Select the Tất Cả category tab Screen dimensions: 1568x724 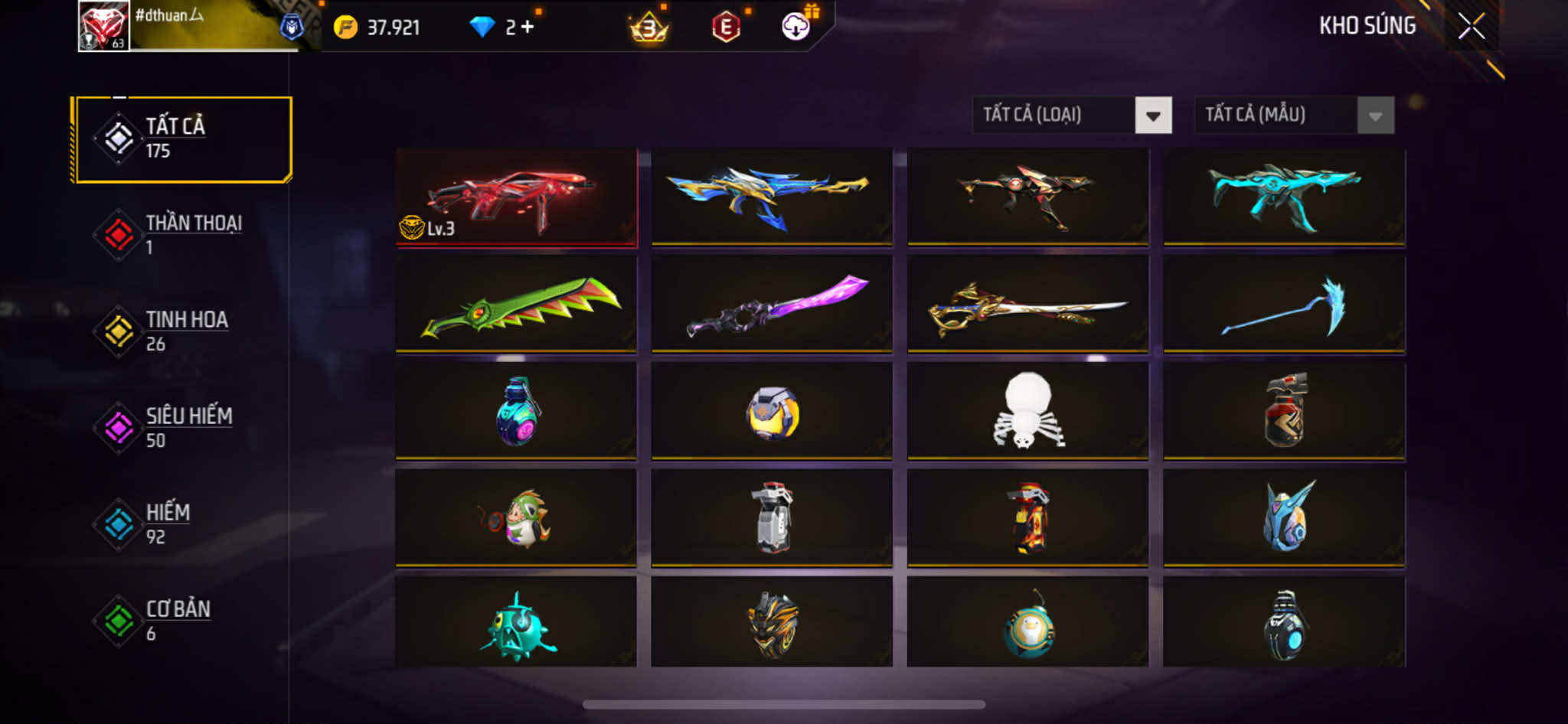[183, 139]
